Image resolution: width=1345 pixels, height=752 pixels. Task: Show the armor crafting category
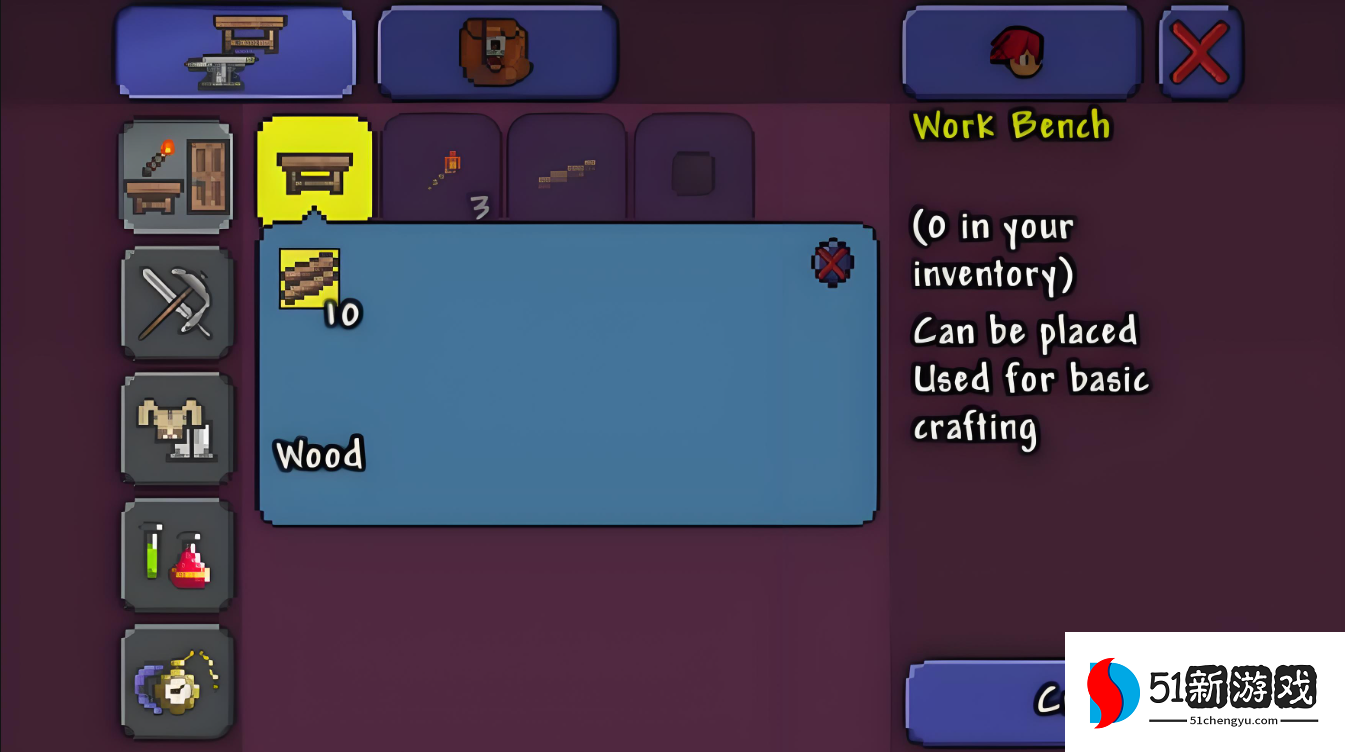click(177, 428)
